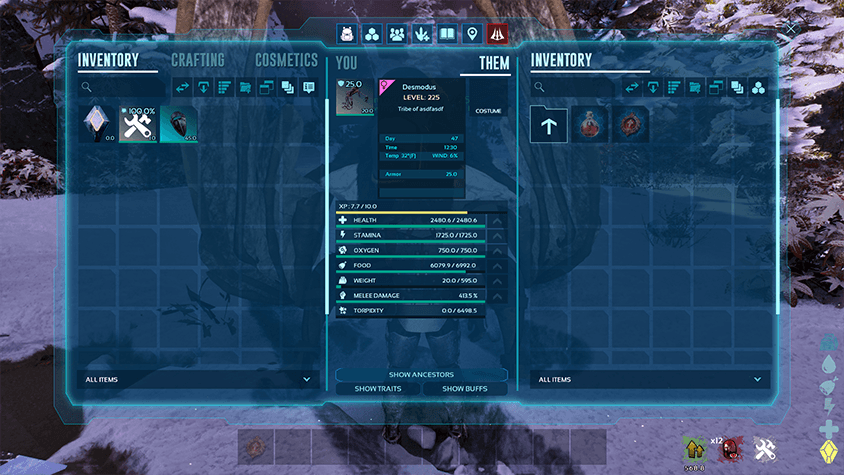Open the Costume slot button

[488, 111]
